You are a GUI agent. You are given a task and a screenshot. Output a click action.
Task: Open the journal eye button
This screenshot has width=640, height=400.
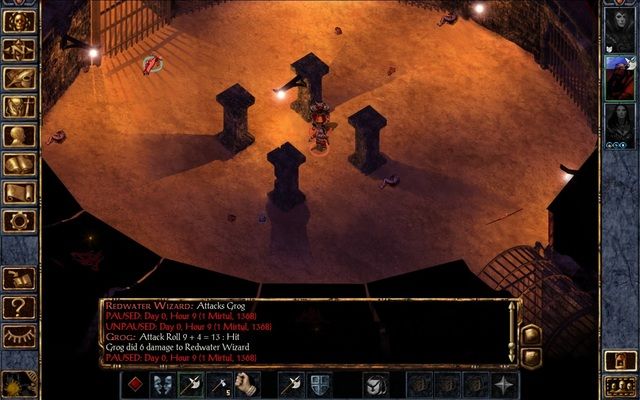click(19, 77)
